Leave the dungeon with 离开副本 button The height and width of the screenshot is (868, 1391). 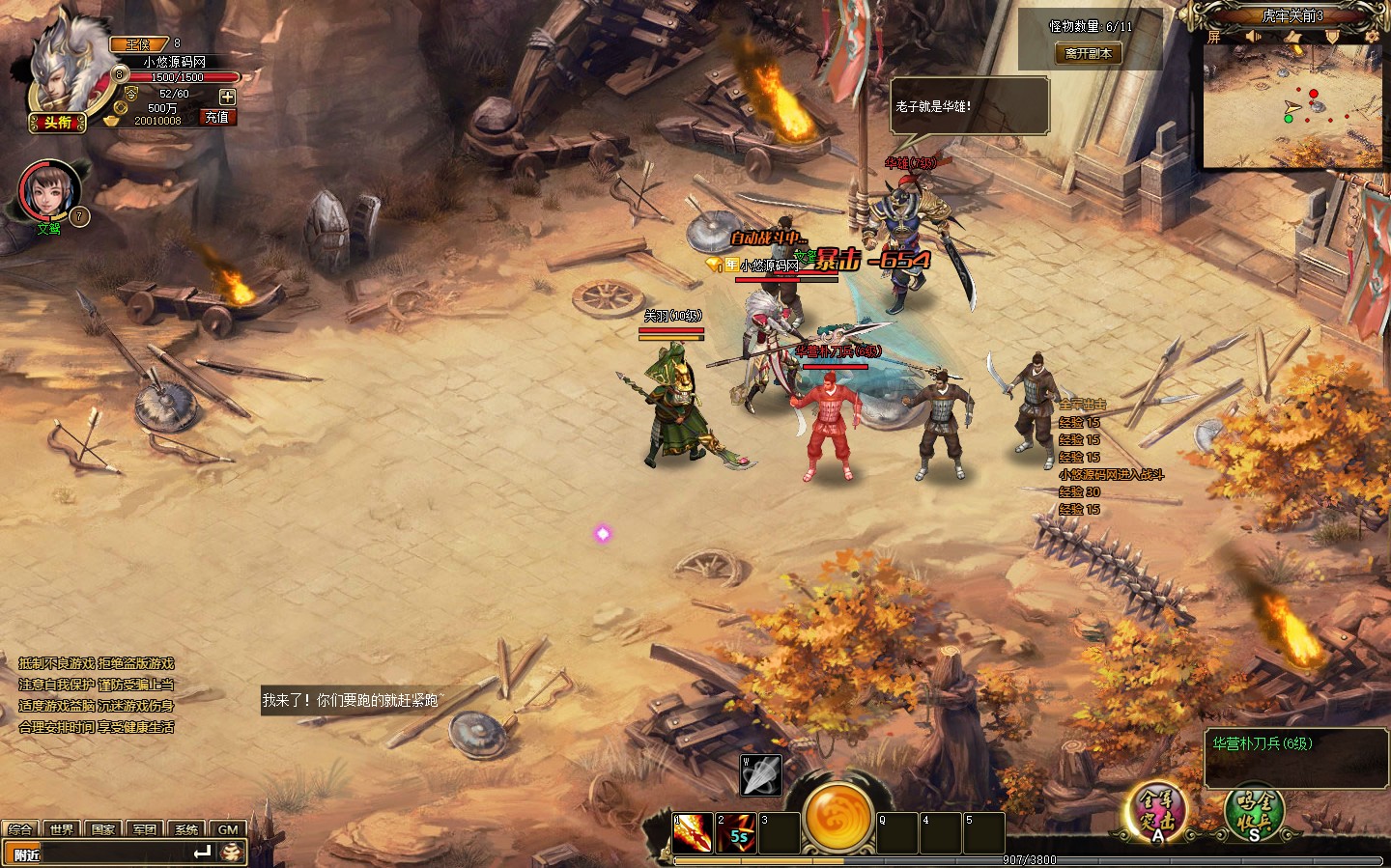click(1089, 54)
